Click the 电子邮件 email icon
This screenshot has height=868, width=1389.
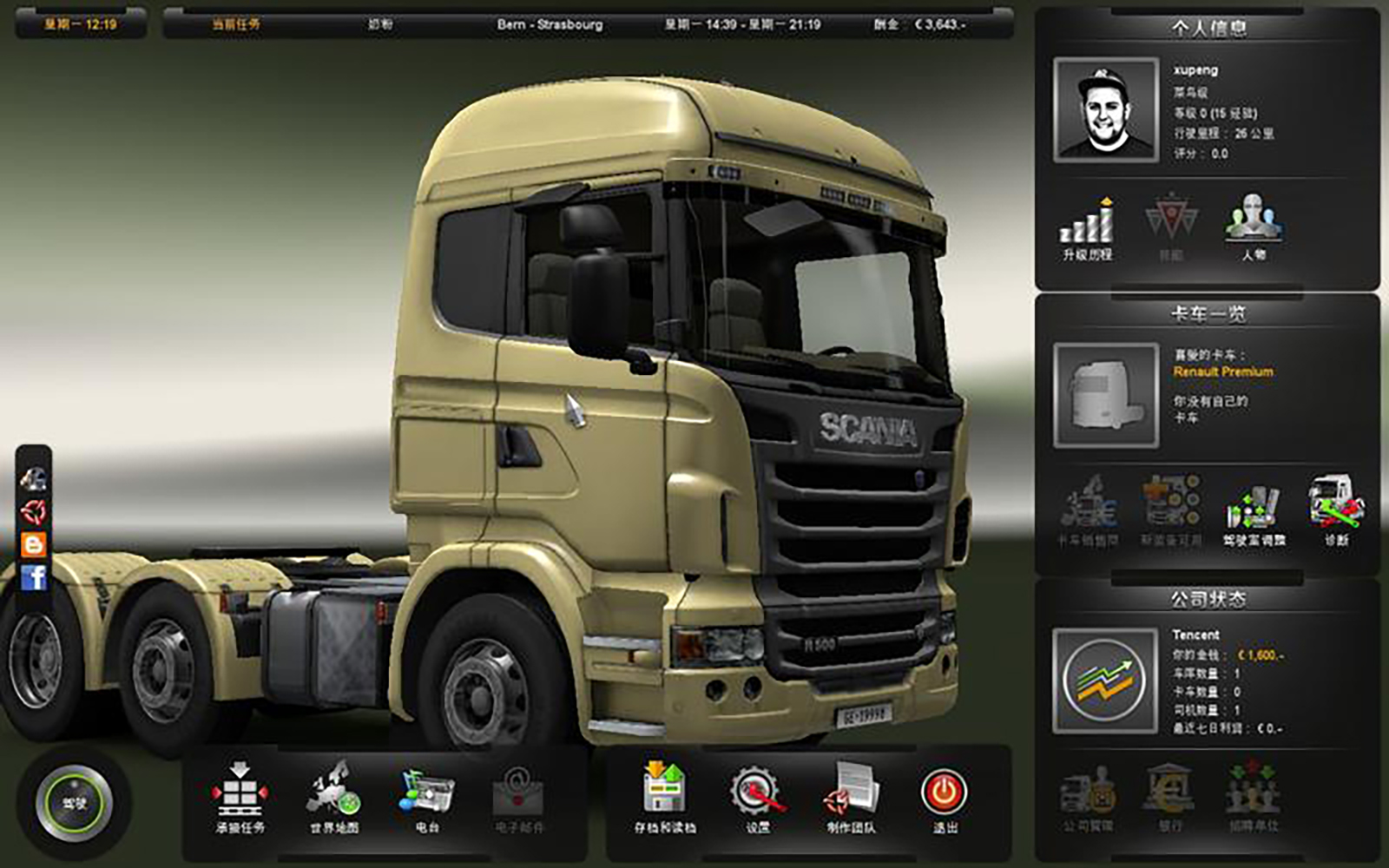(518, 794)
